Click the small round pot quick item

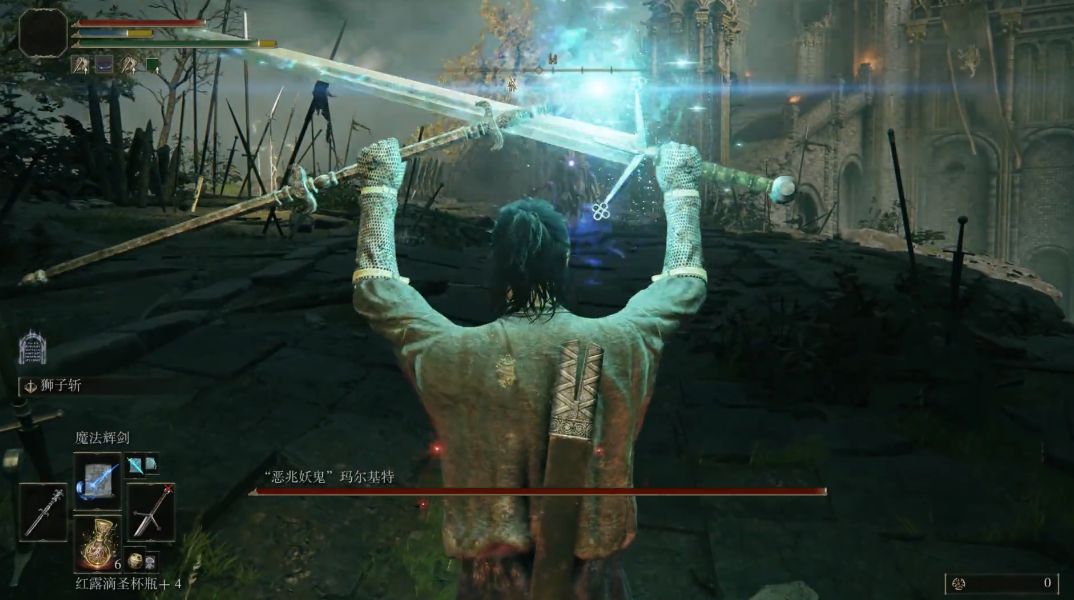[135, 560]
